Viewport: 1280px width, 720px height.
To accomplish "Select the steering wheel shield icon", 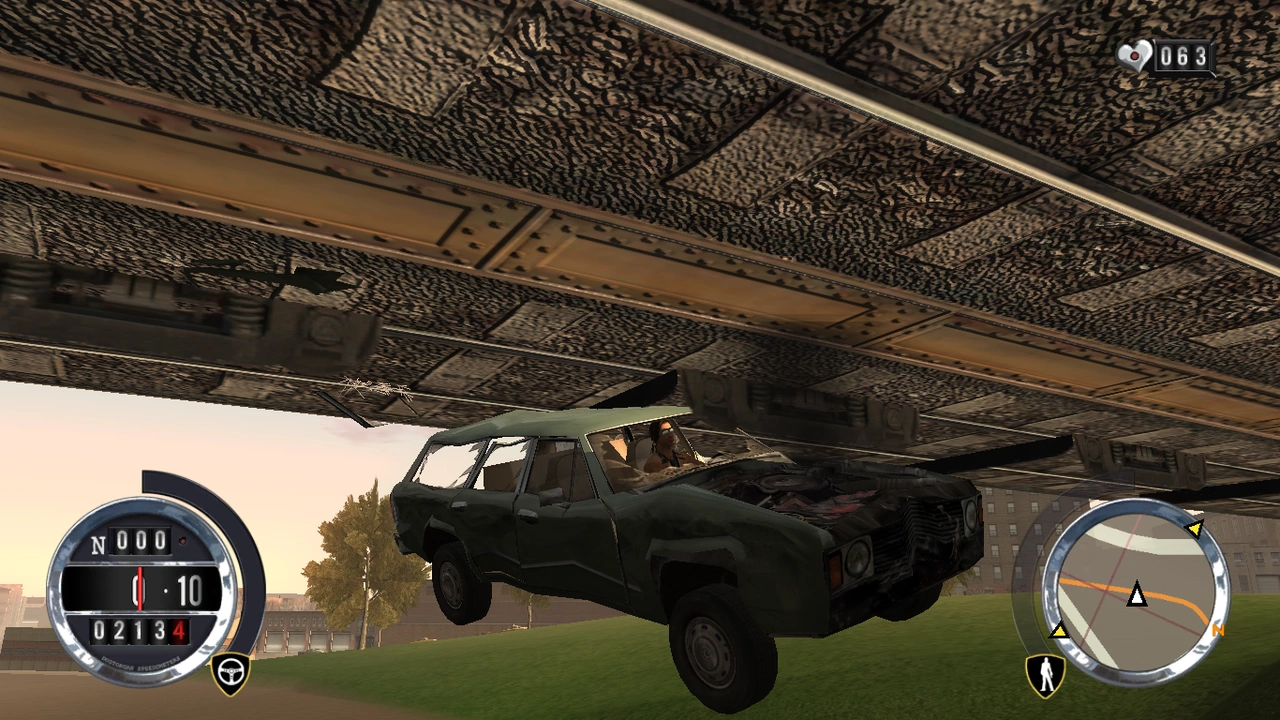I will tap(230, 674).
